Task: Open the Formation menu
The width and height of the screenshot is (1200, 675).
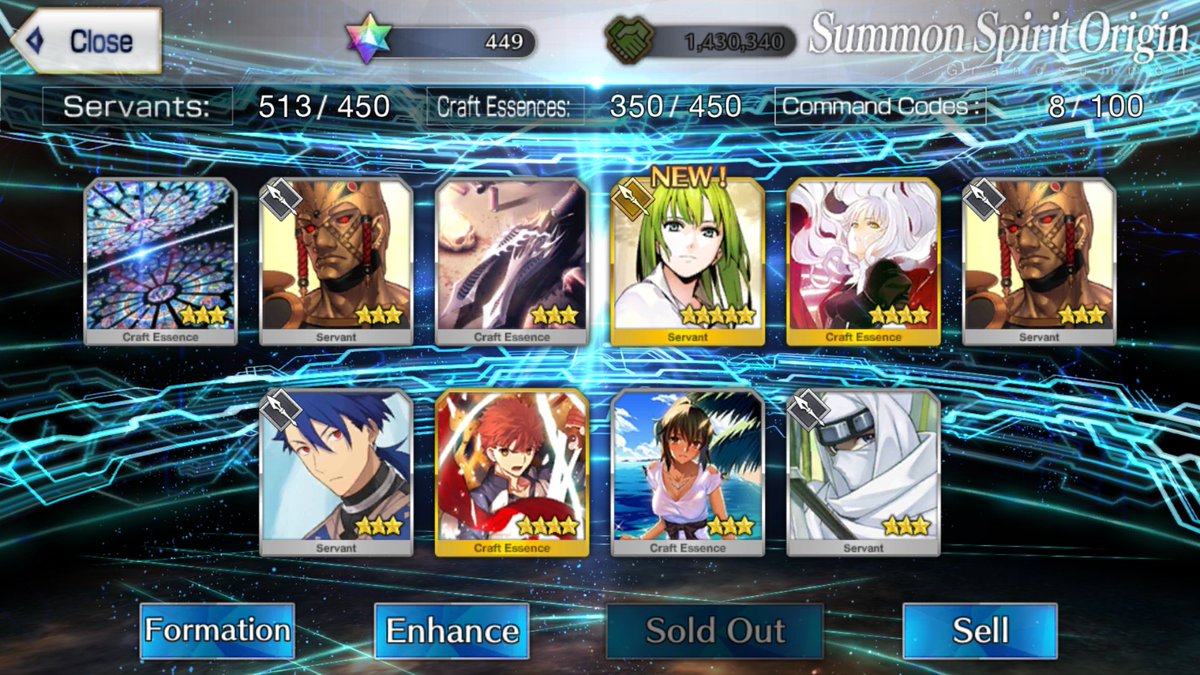Action: tap(217, 631)
